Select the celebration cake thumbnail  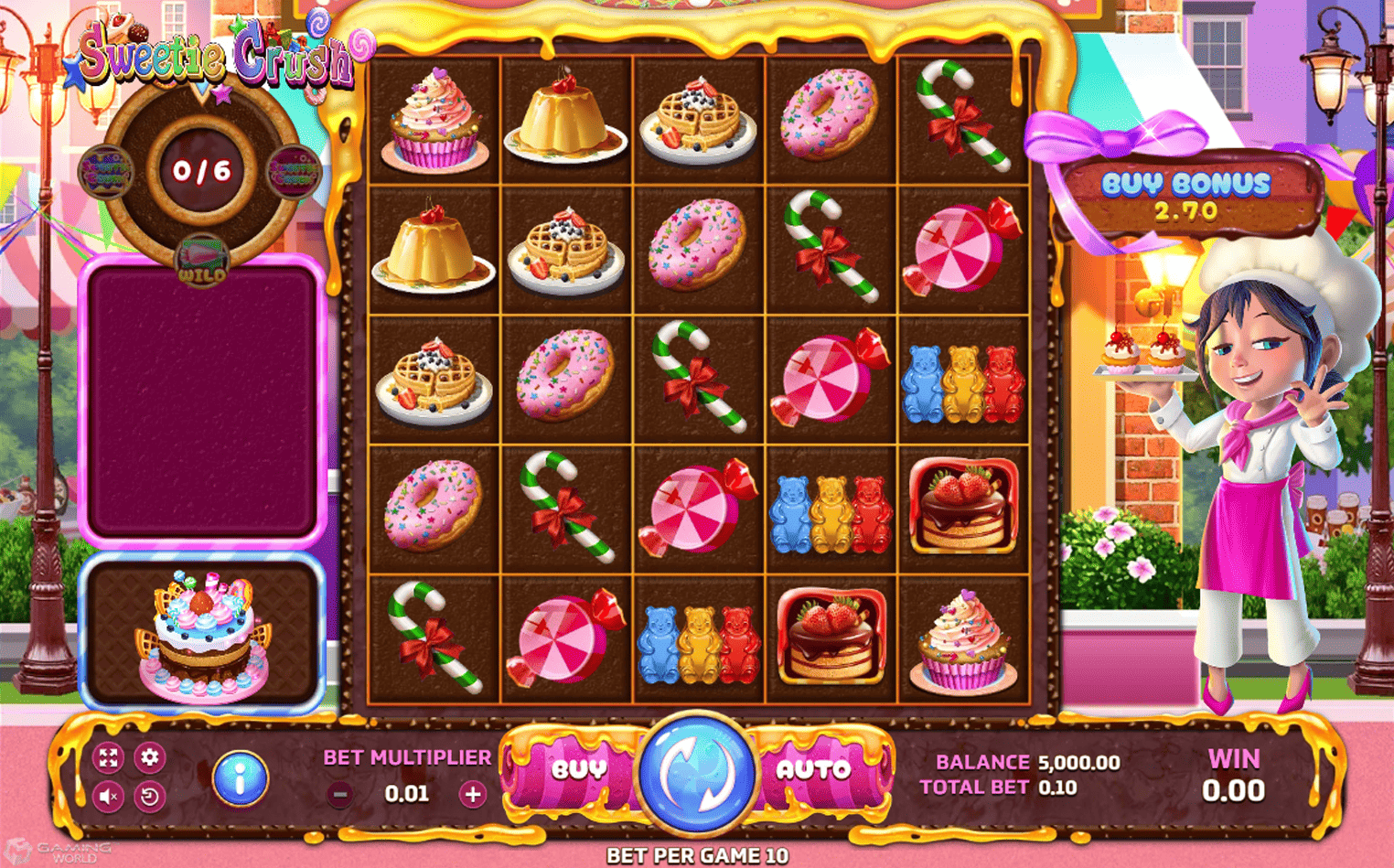point(203,633)
